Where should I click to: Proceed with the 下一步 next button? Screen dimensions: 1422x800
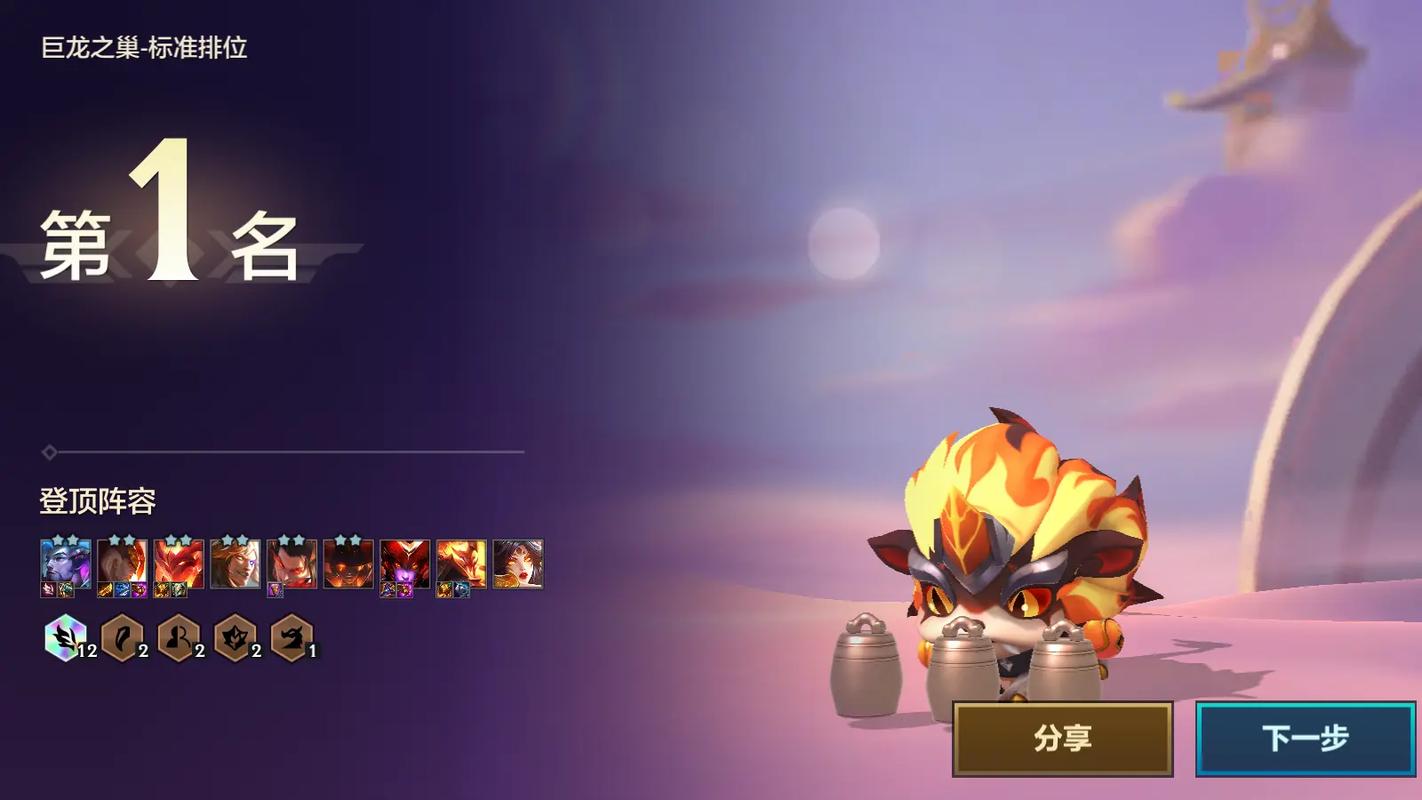coord(1305,739)
